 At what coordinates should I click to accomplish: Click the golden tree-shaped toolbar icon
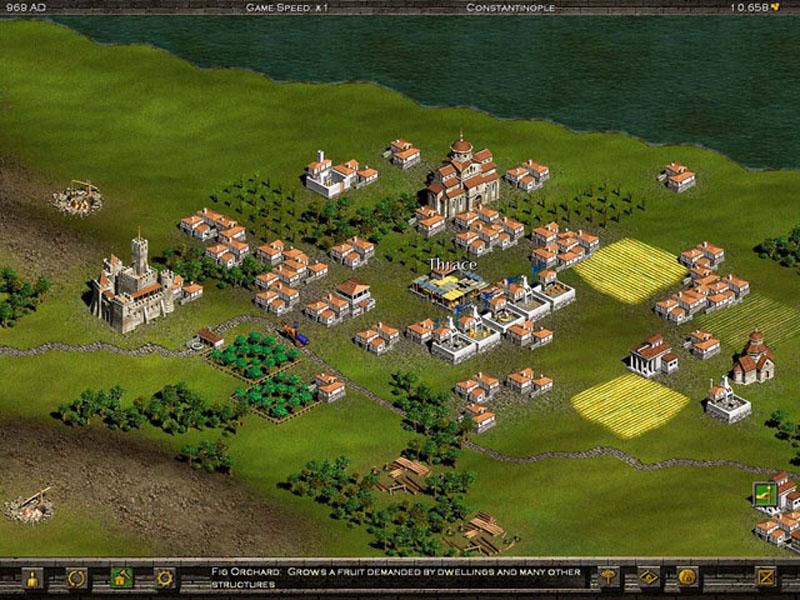[607, 577]
